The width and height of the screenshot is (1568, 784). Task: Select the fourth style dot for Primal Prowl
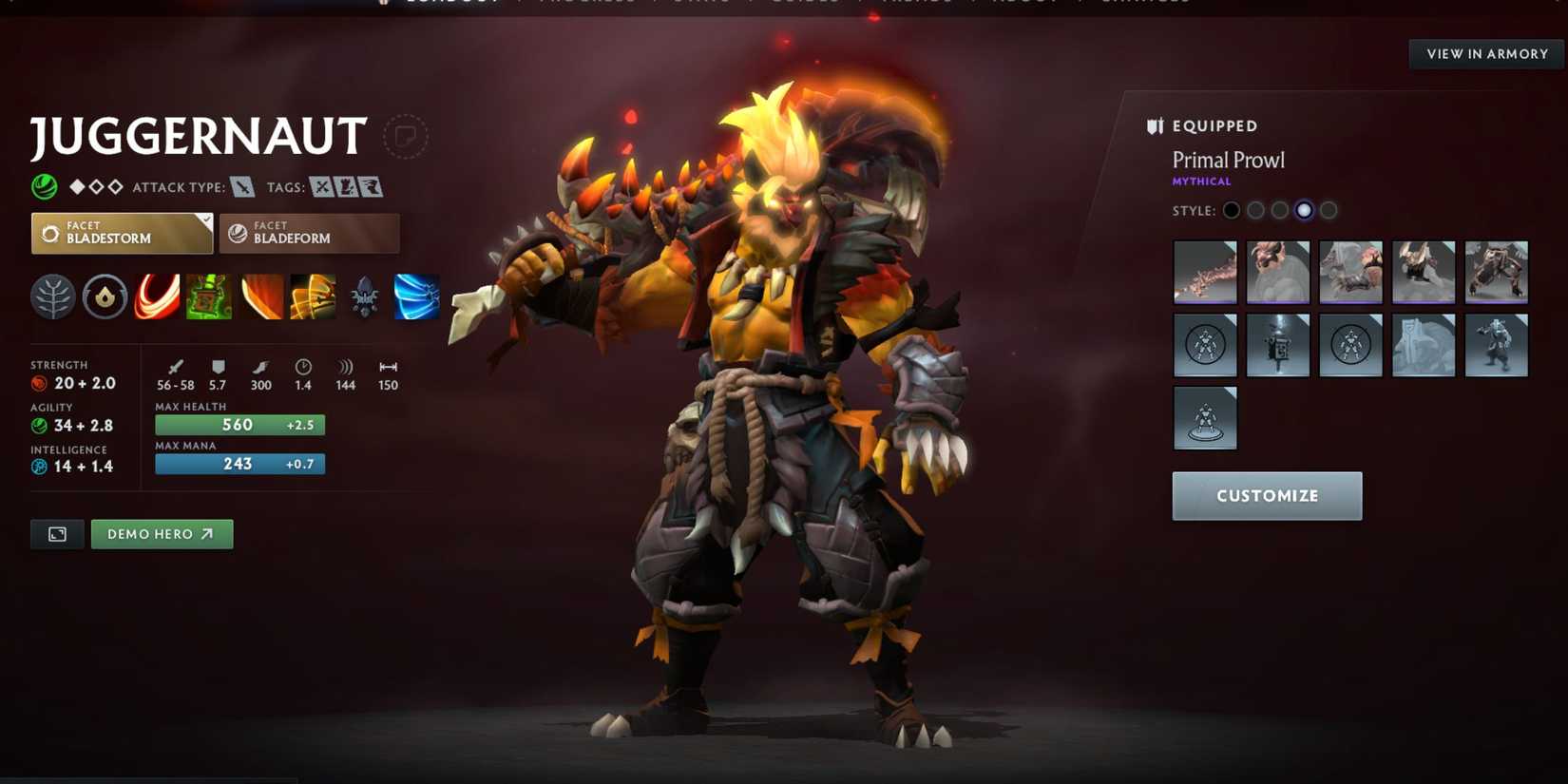coord(1304,210)
